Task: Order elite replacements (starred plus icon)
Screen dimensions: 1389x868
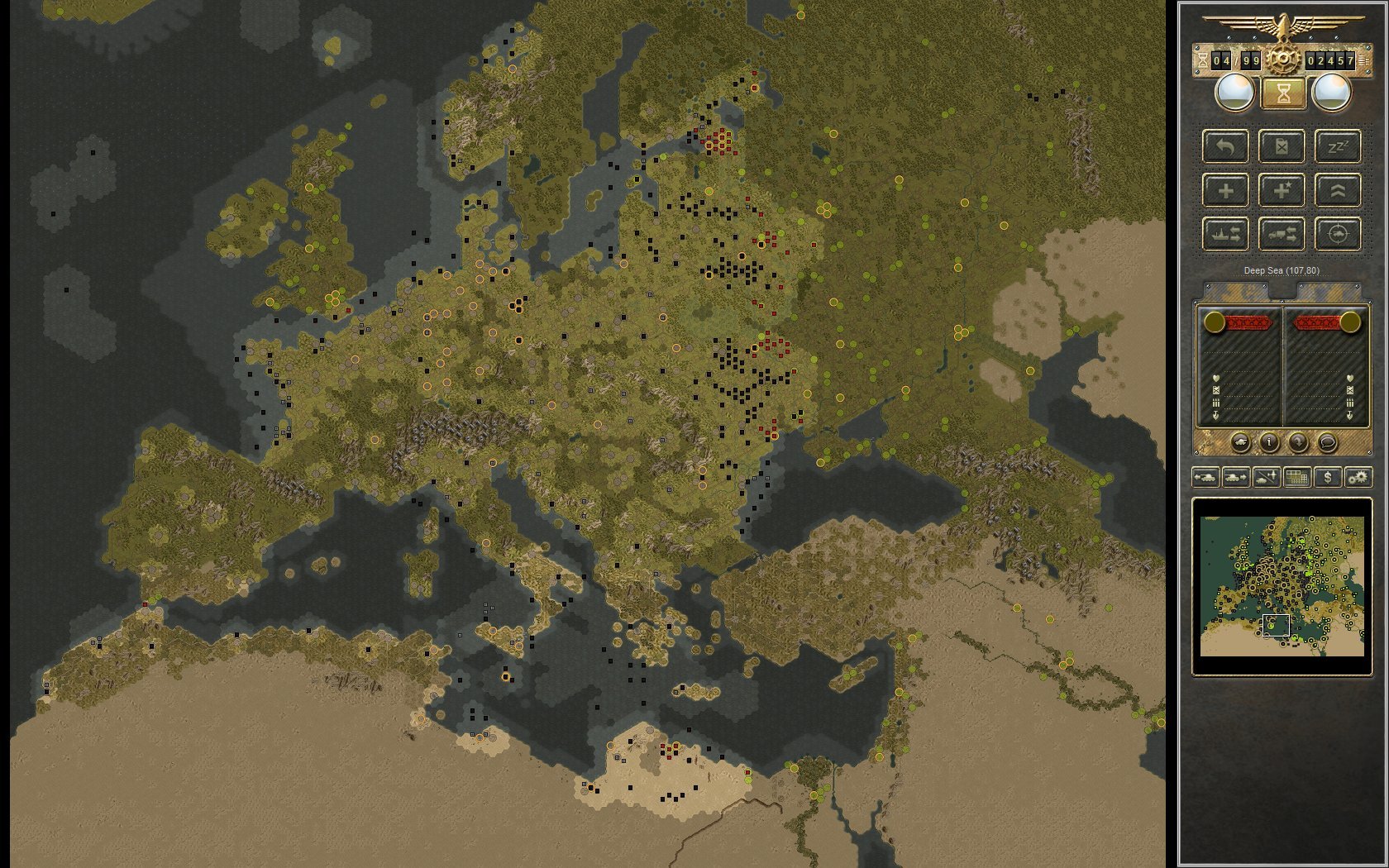Action: pos(1282,190)
